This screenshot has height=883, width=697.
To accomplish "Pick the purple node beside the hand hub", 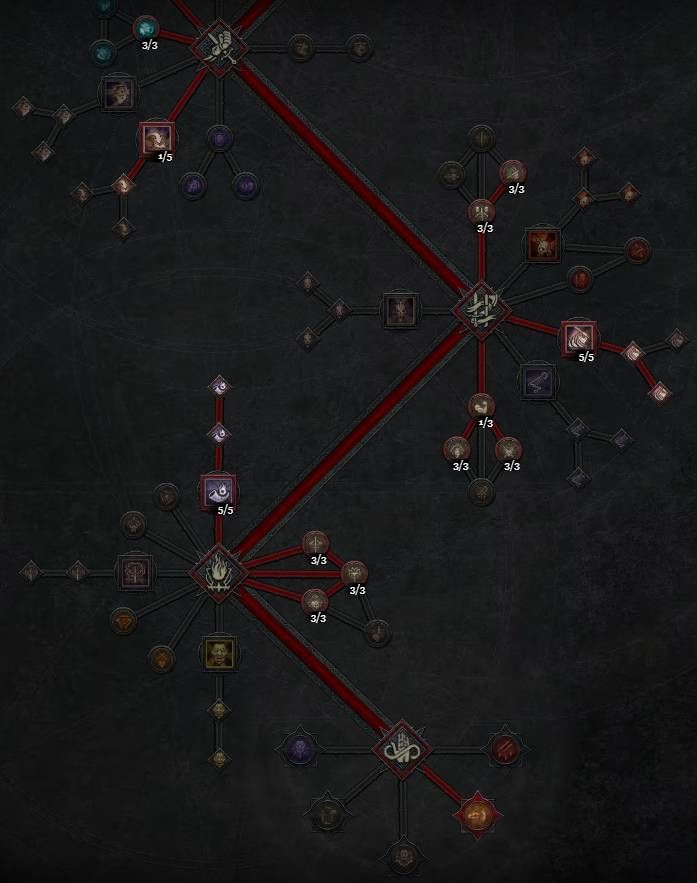I will (300, 749).
